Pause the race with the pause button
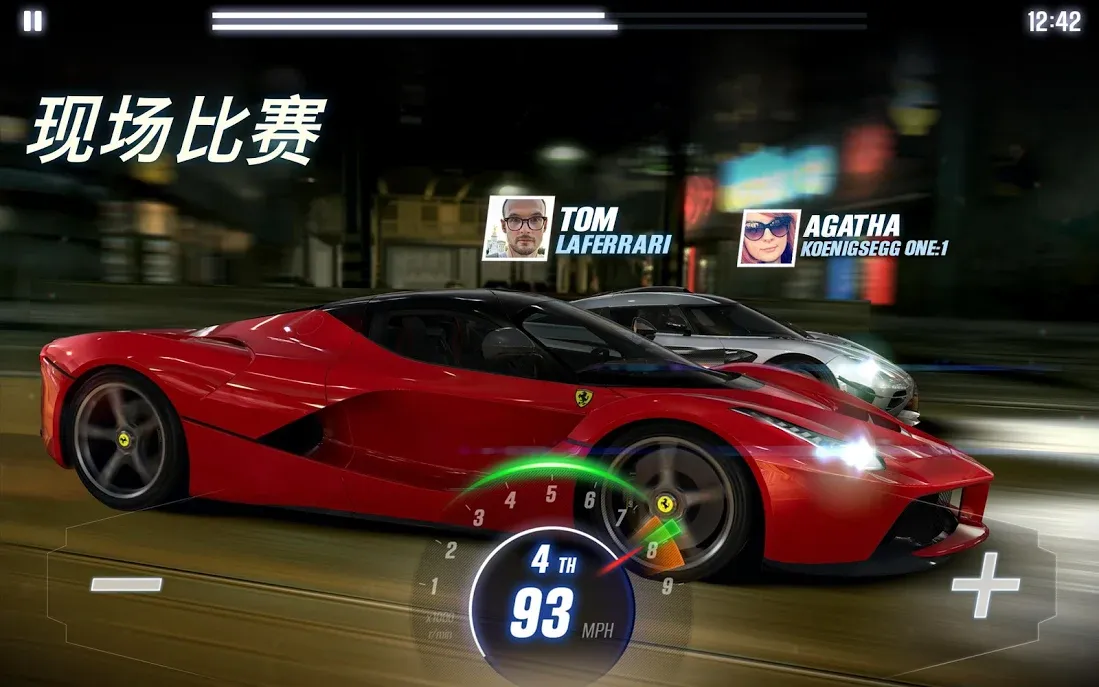This screenshot has height=687, width=1099. [33, 21]
